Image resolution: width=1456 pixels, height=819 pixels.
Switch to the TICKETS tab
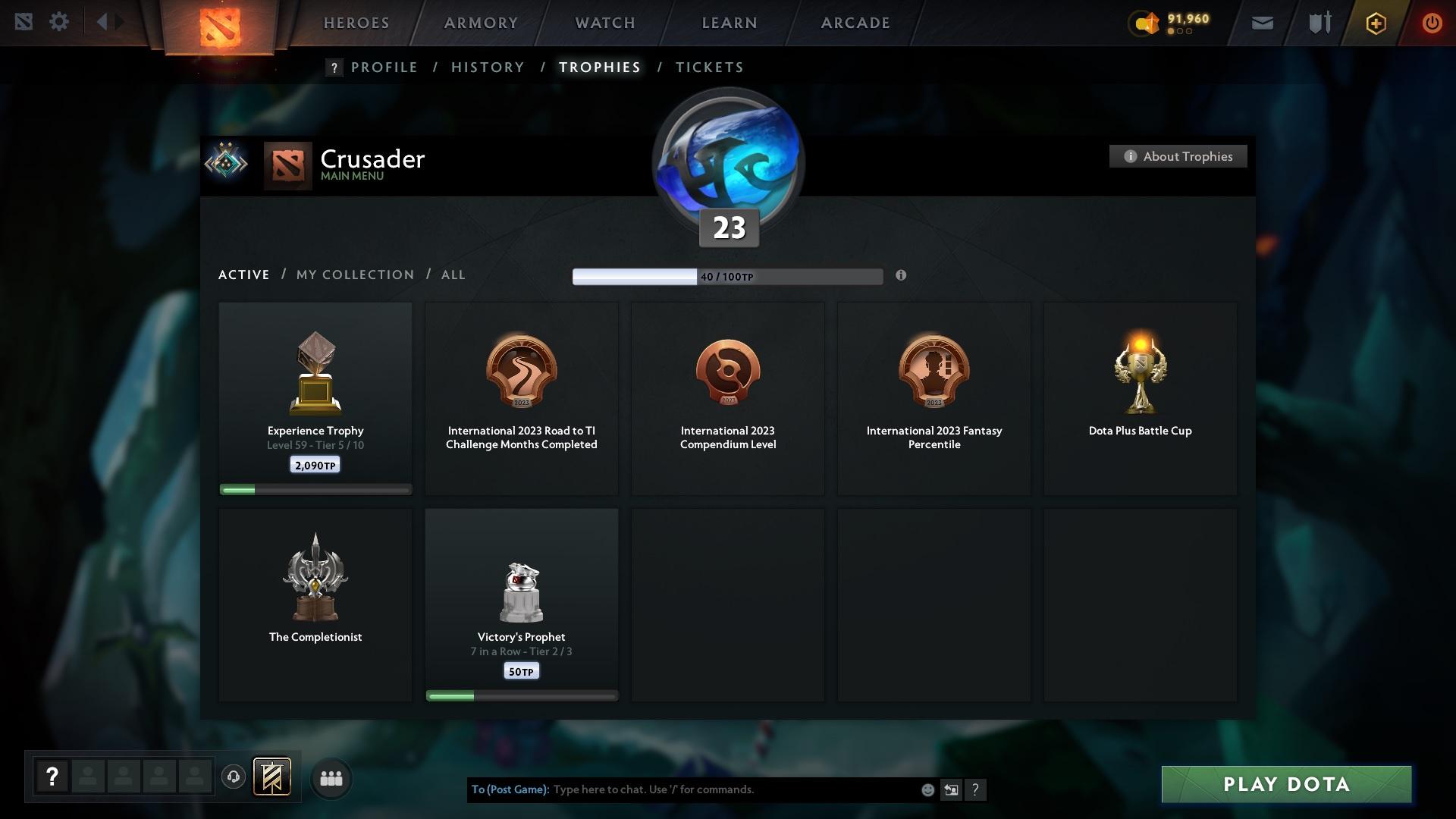[708, 67]
